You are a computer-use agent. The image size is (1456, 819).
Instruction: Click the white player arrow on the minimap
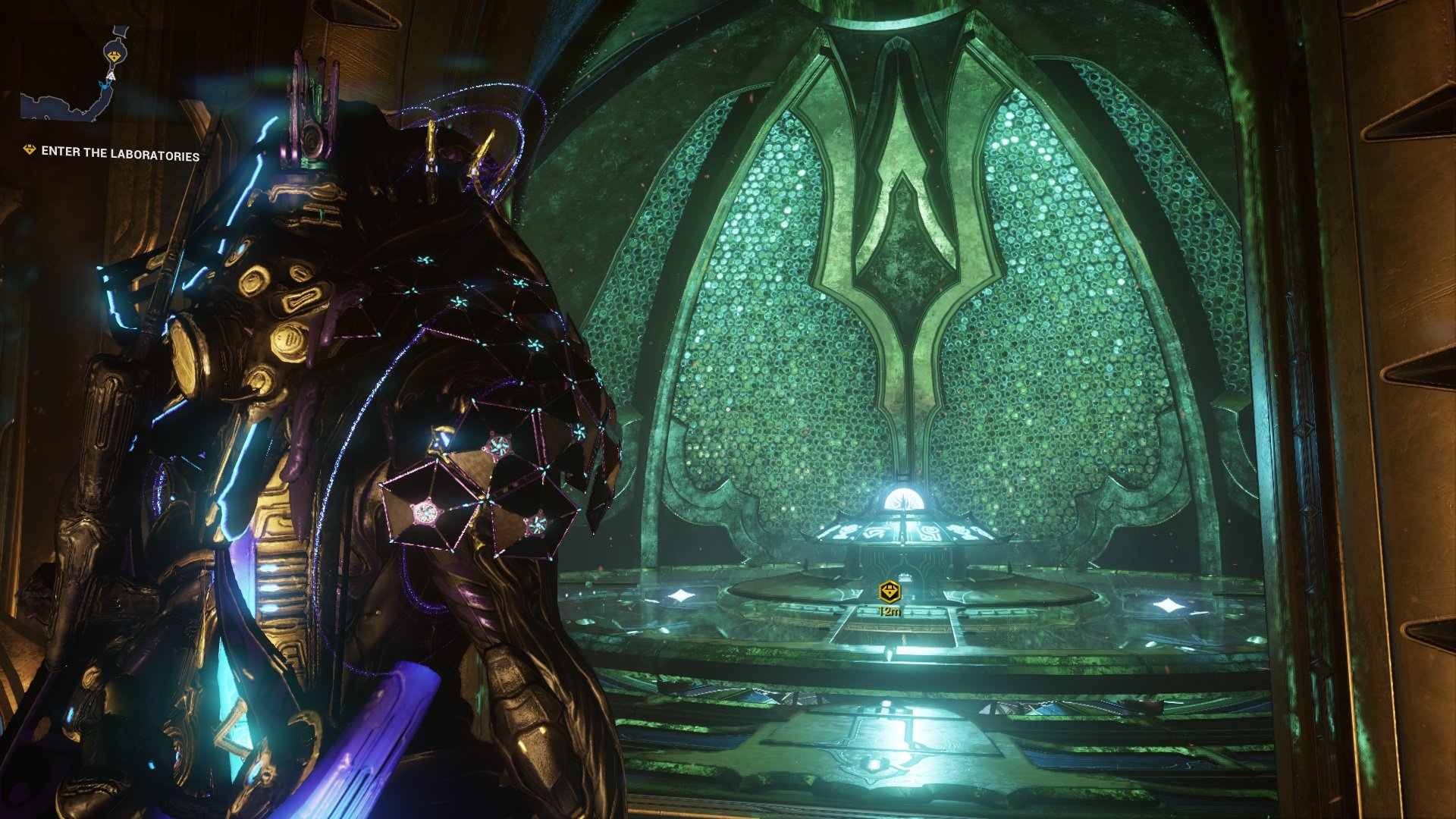(x=111, y=76)
